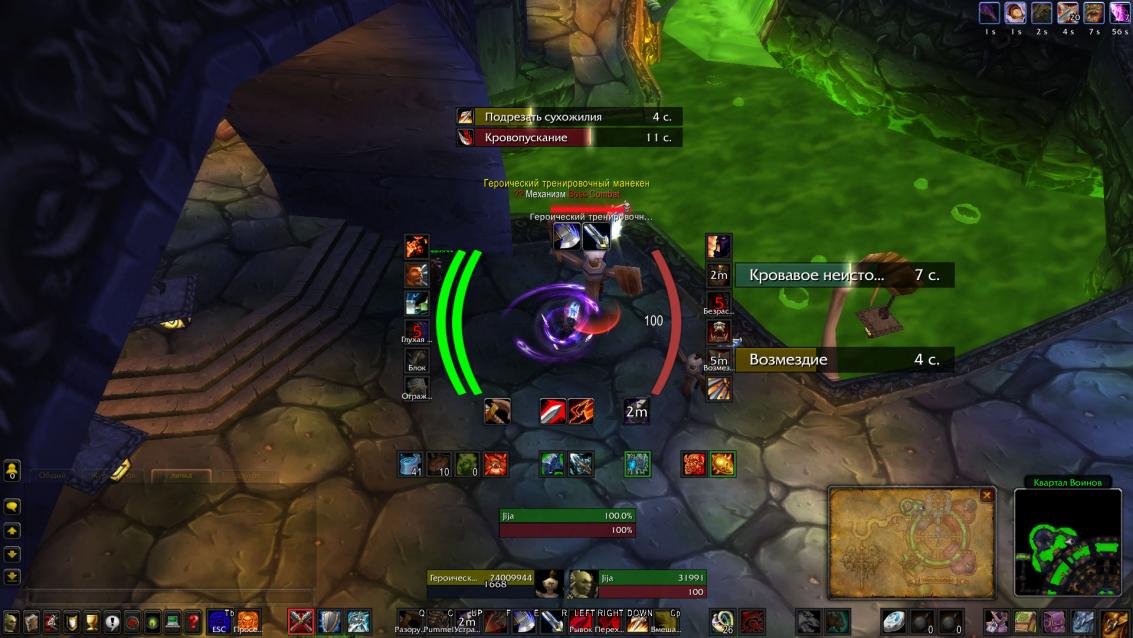Activate the ESC action bar button
This screenshot has height=638, width=1133.
[220, 621]
